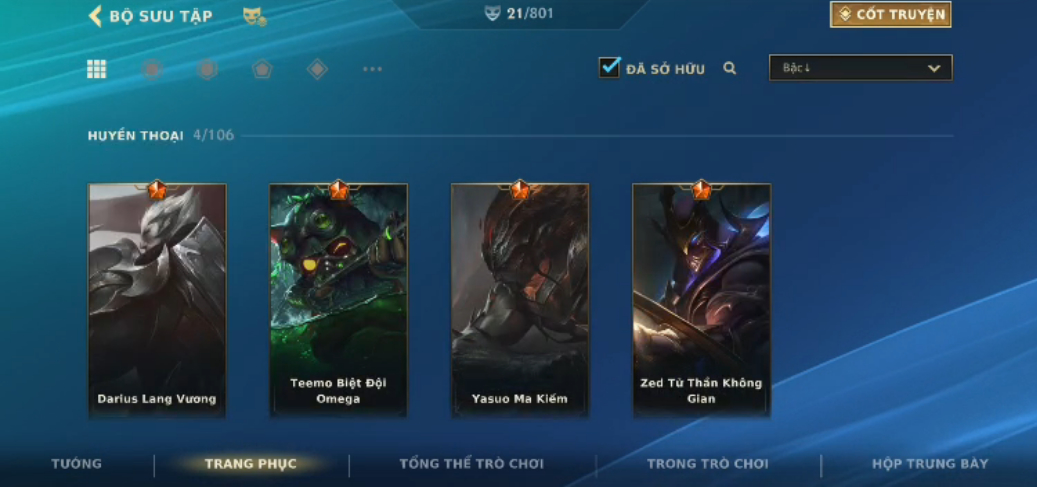Go back from Bộ Sưu Tập

(96, 16)
